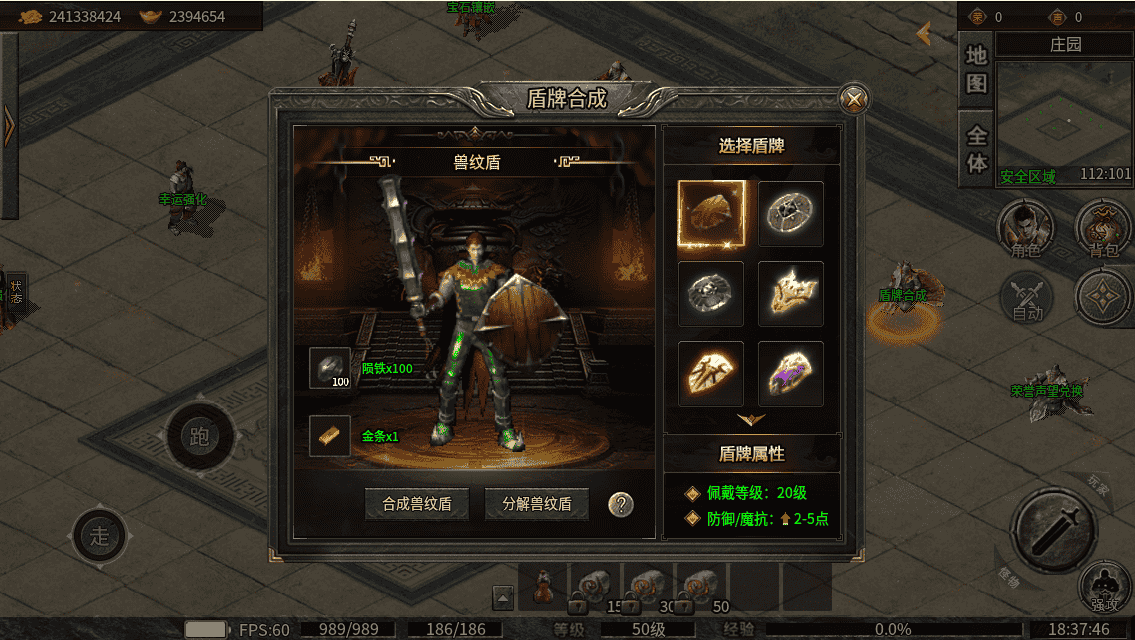Screen dimensions: 1135x640
Task: Use the red potion hotbar slot
Action: [x=544, y=586]
